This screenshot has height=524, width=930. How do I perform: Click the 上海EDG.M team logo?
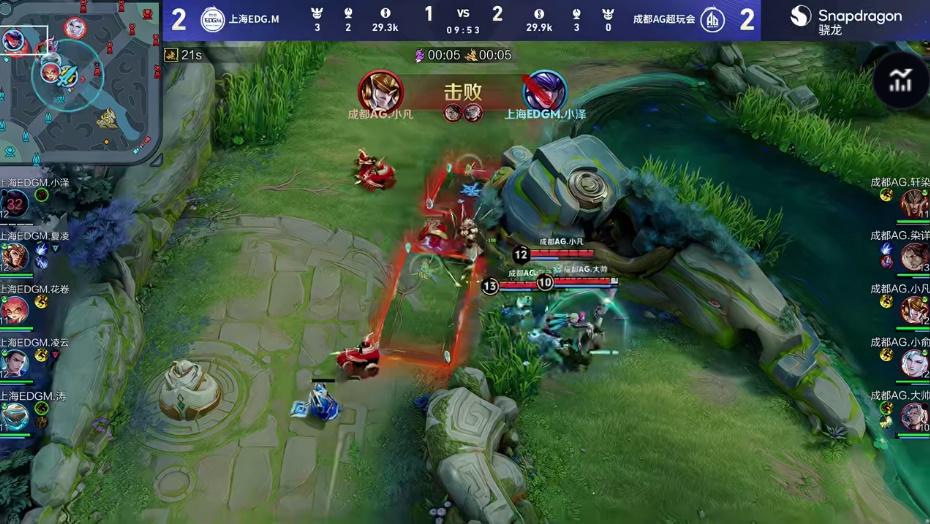point(212,19)
